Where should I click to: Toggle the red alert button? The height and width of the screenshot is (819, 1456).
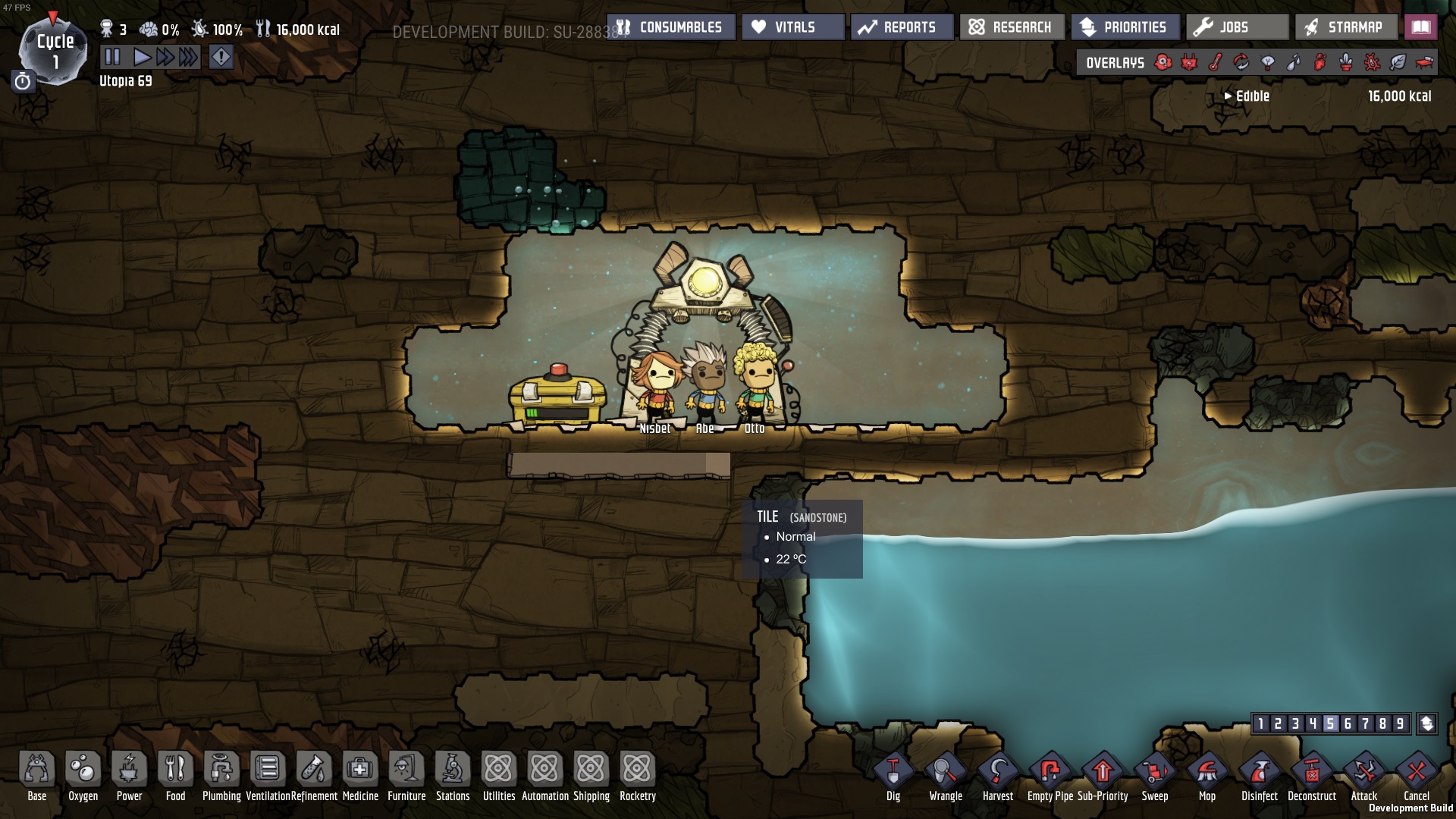(221, 57)
